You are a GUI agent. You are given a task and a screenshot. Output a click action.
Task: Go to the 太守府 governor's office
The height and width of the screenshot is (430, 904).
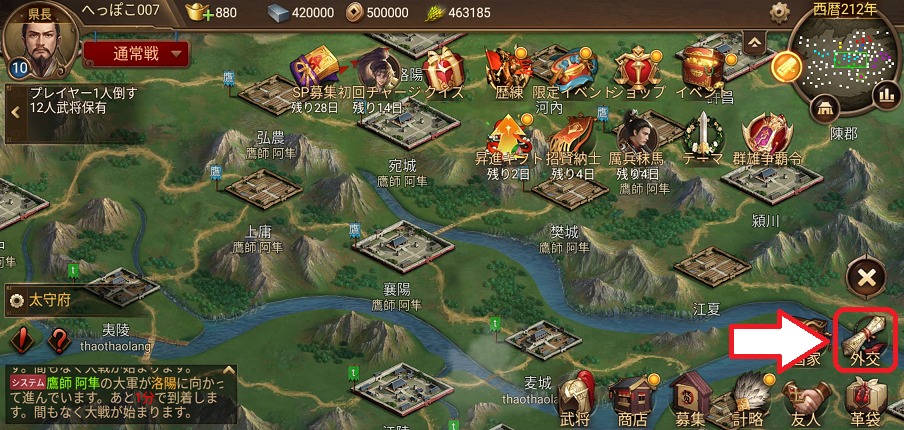point(48,299)
